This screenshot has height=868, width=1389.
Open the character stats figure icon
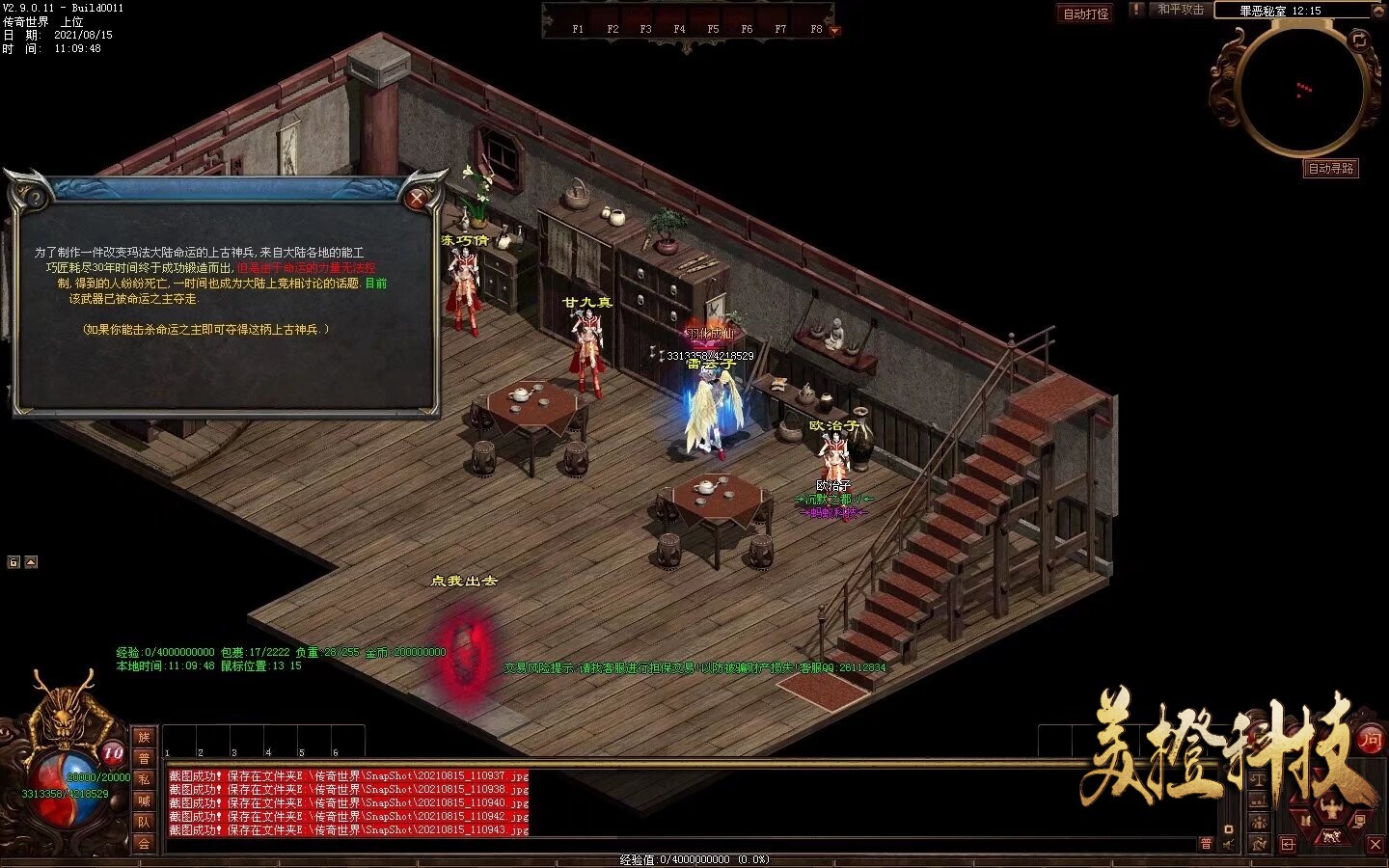click(1332, 806)
